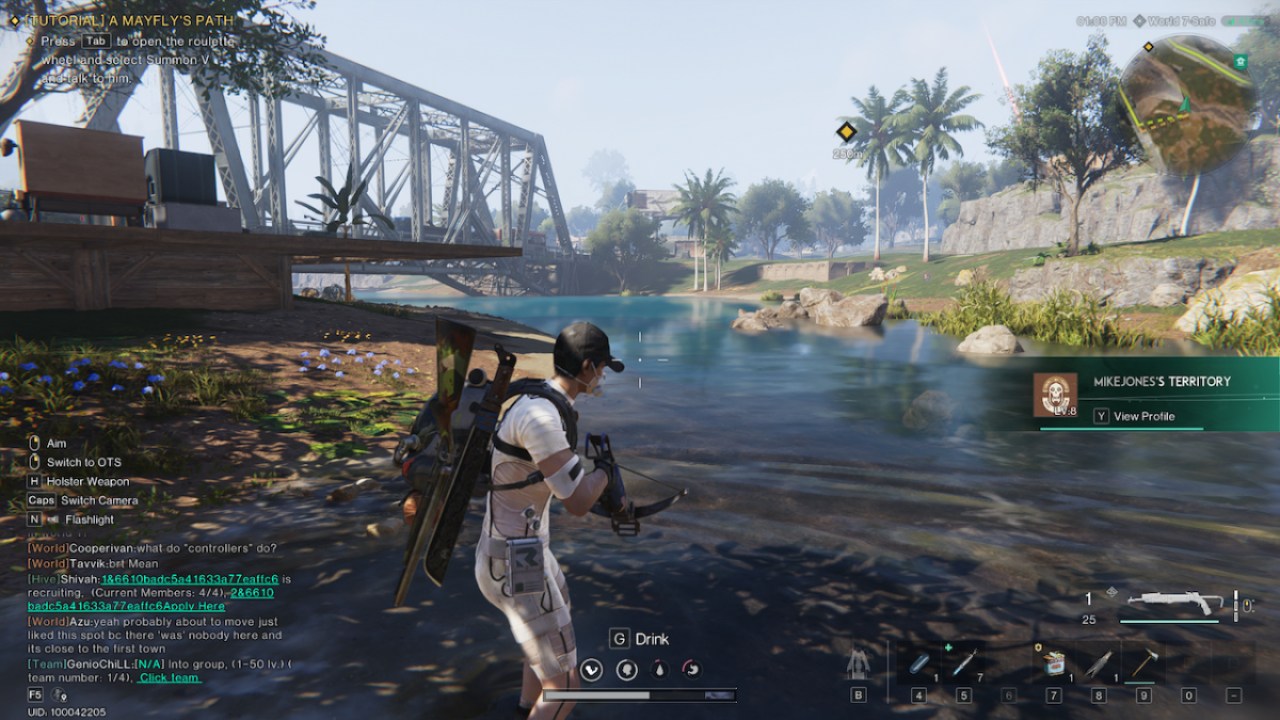Click the 'Apply Here' hive recruitment link
This screenshot has height=720, width=1280.
pos(192,607)
